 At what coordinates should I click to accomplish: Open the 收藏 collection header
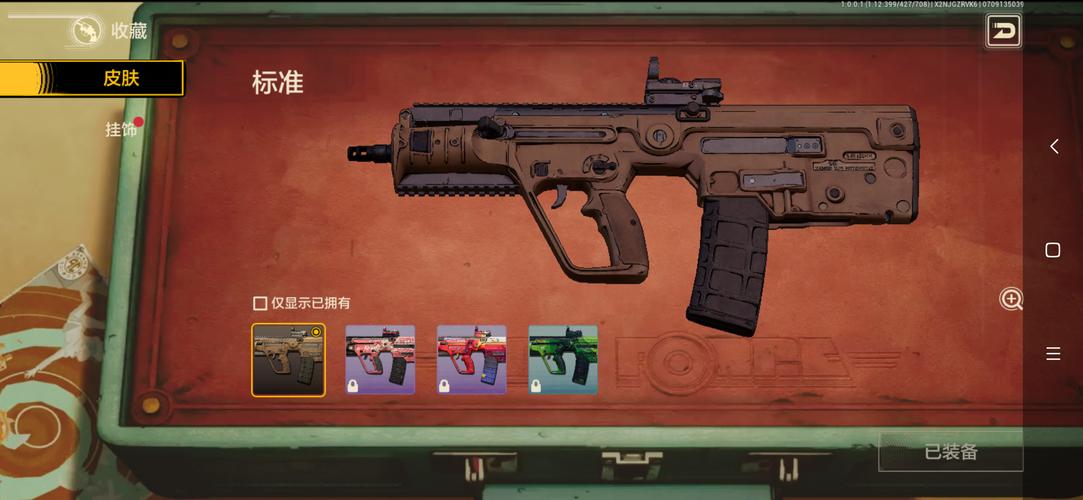112,31
